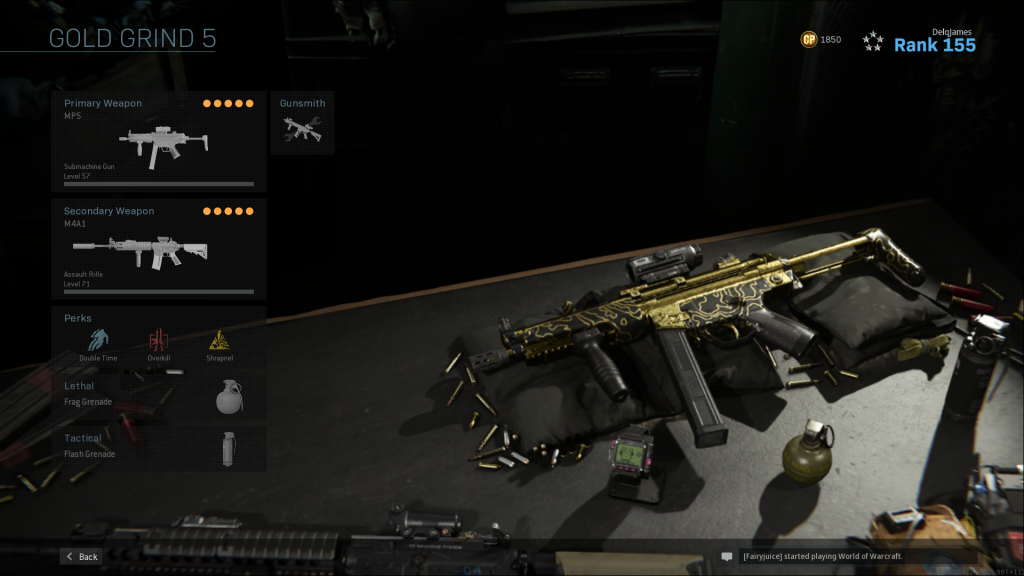Rename the GOLD GRIND 5 loadout title
The image size is (1024, 576).
(x=132, y=40)
